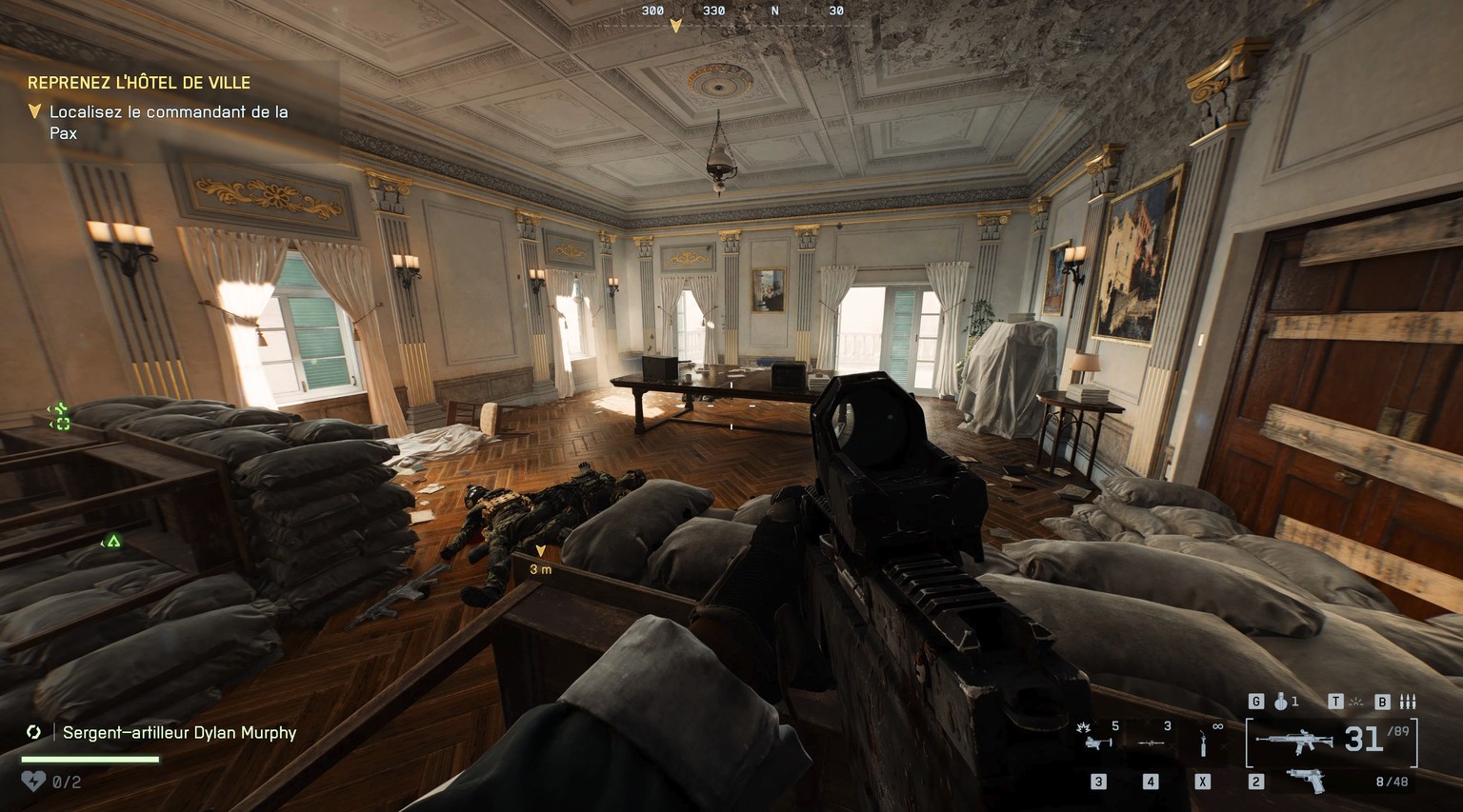This screenshot has width=1463, height=812.
Task: Select the green squadmate bracket marker
Action: click(60, 416)
